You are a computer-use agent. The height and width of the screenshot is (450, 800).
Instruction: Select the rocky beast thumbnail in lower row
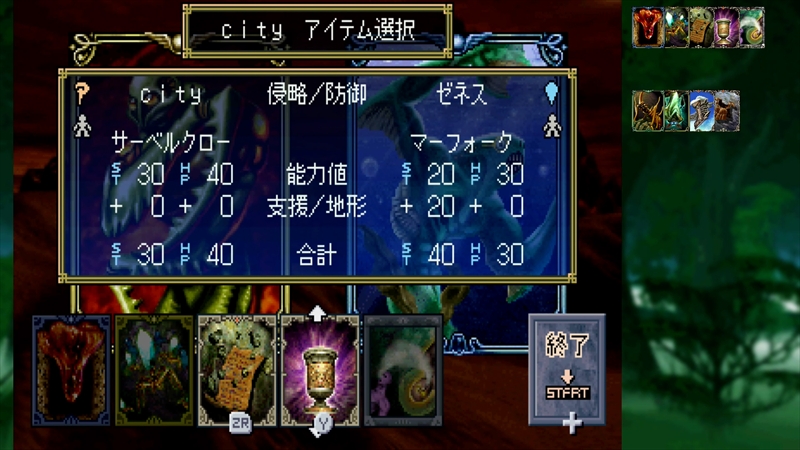pos(726,110)
